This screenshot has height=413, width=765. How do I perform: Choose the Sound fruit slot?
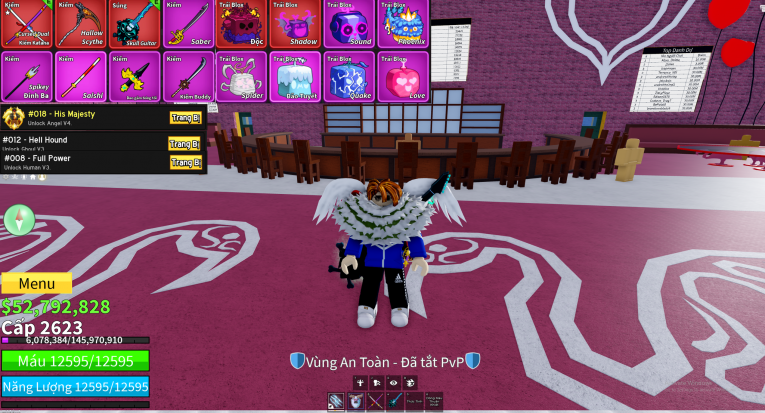click(348, 24)
